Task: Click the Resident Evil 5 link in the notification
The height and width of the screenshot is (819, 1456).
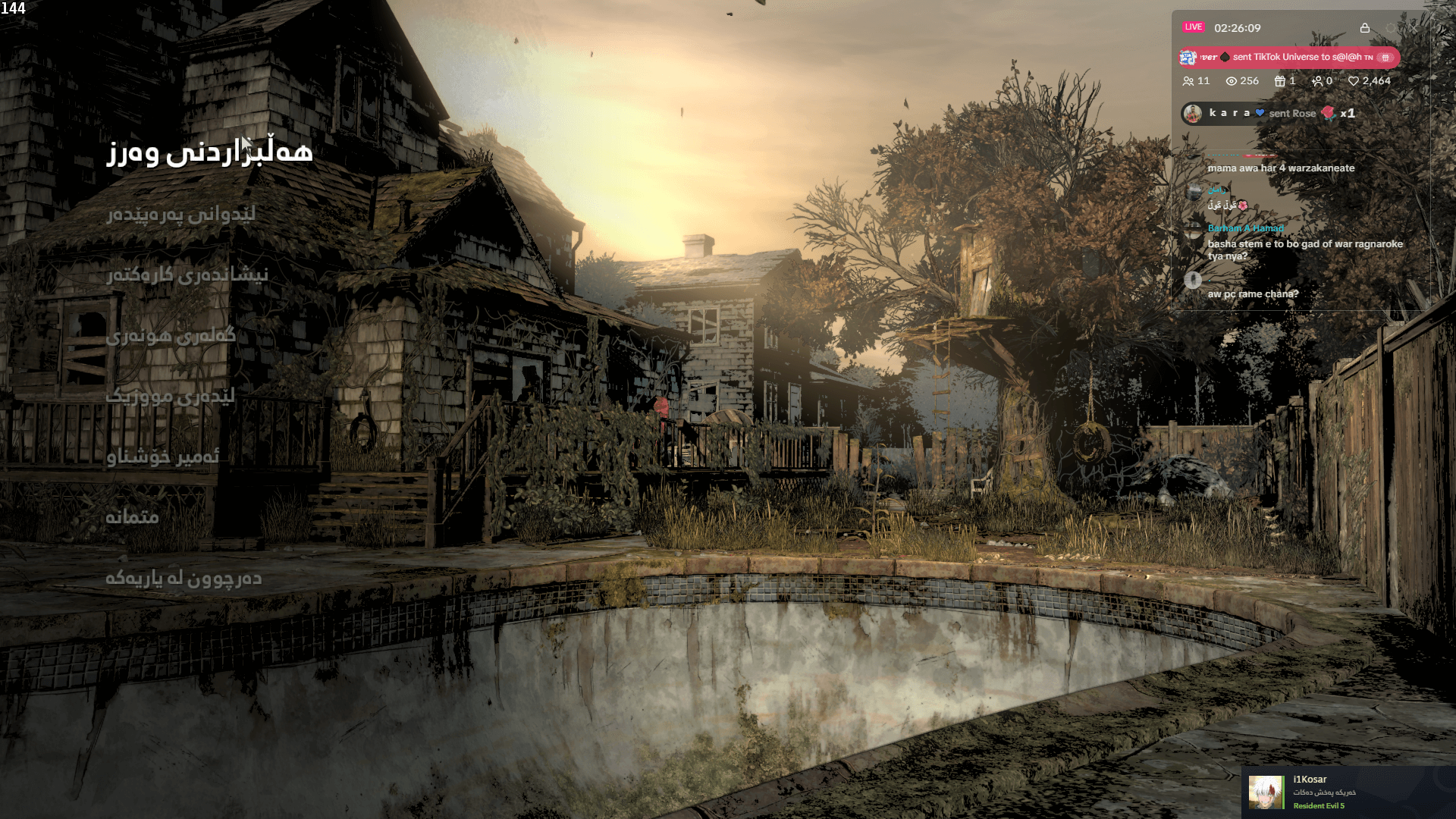Action: pos(1320,808)
